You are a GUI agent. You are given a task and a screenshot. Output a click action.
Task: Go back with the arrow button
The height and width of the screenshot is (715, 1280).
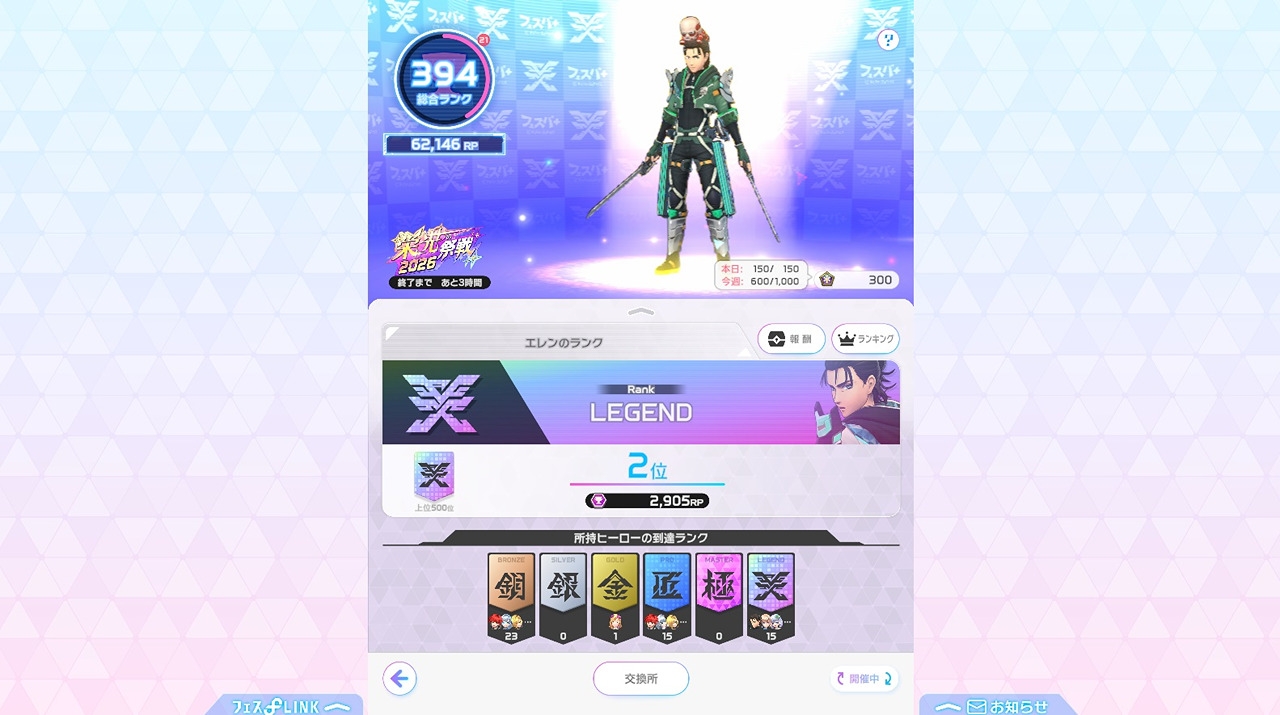tap(400, 679)
